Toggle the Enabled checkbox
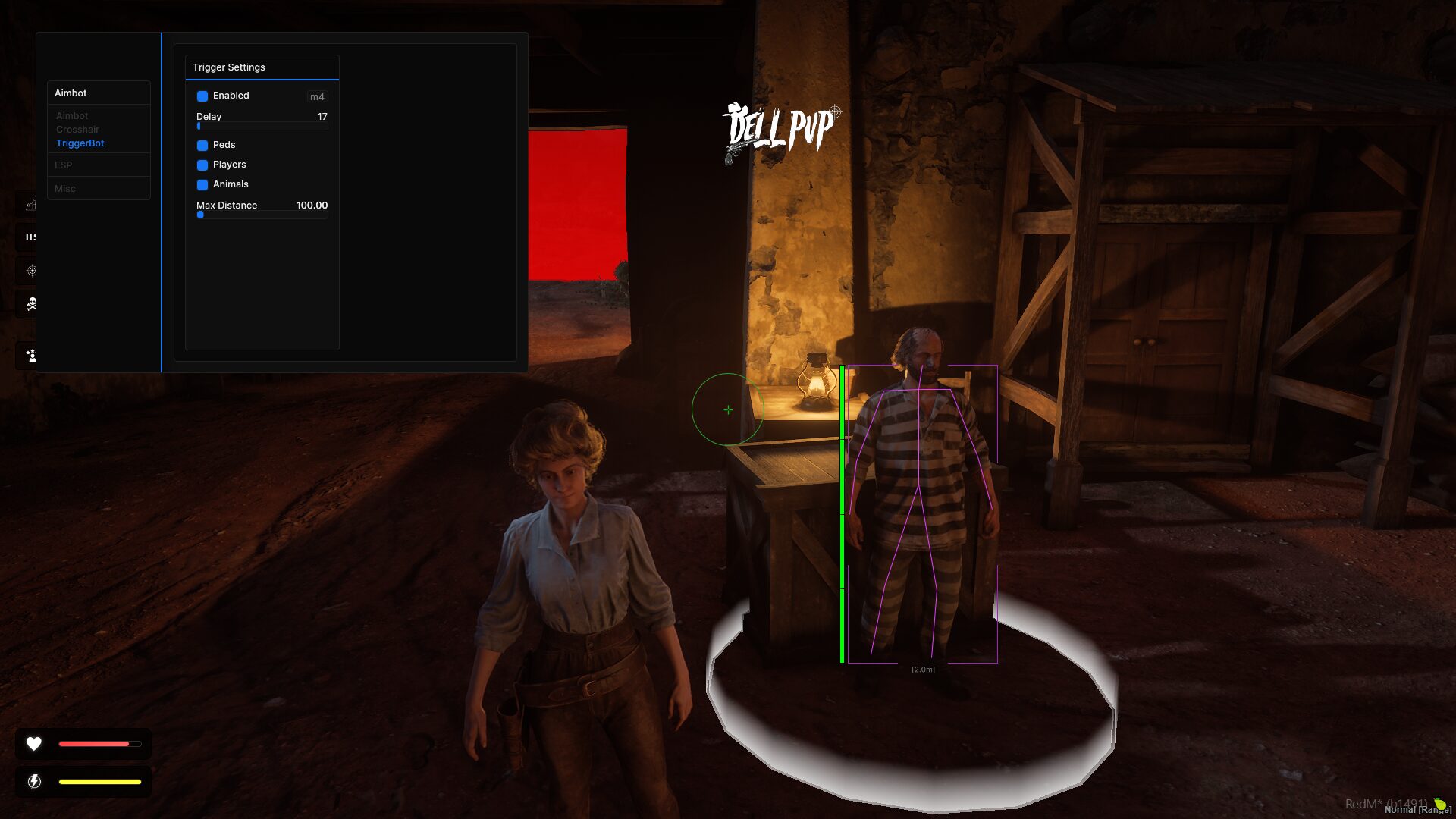This screenshot has width=1456, height=819. click(202, 96)
